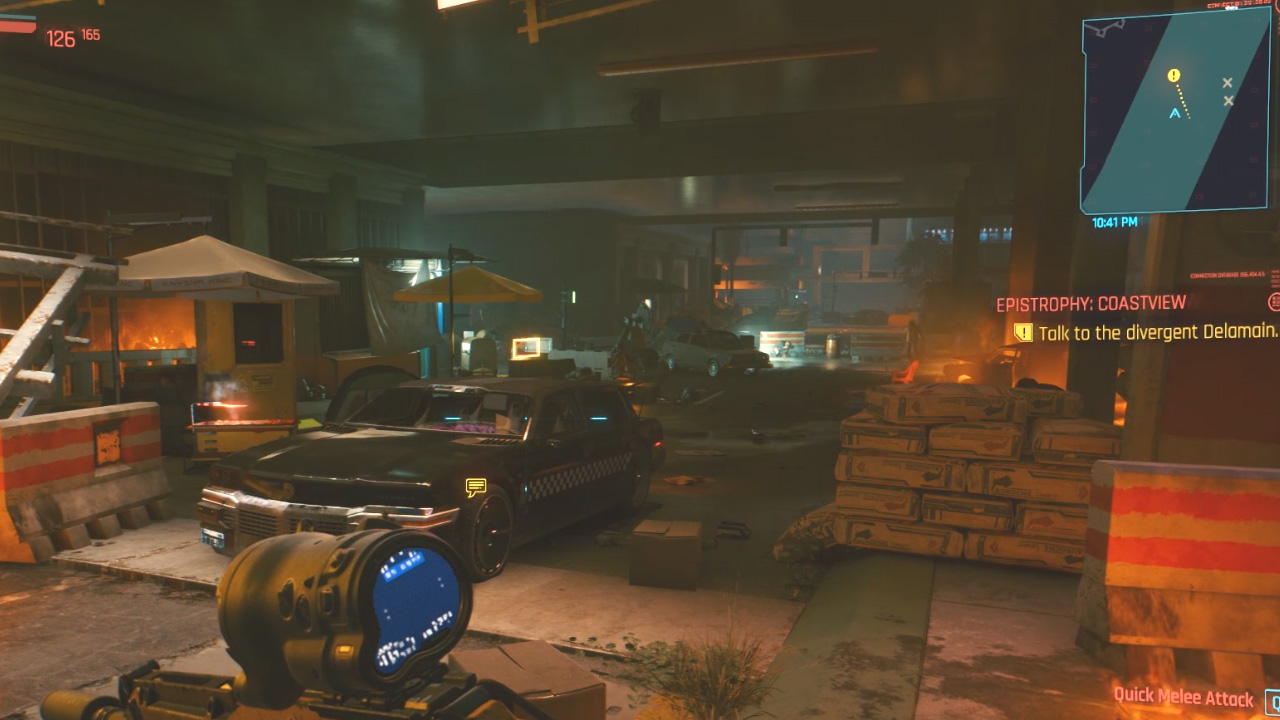The width and height of the screenshot is (1280, 720).
Task: Click the upper X enemy marker on minimap
Action: click(x=1228, y=83)
